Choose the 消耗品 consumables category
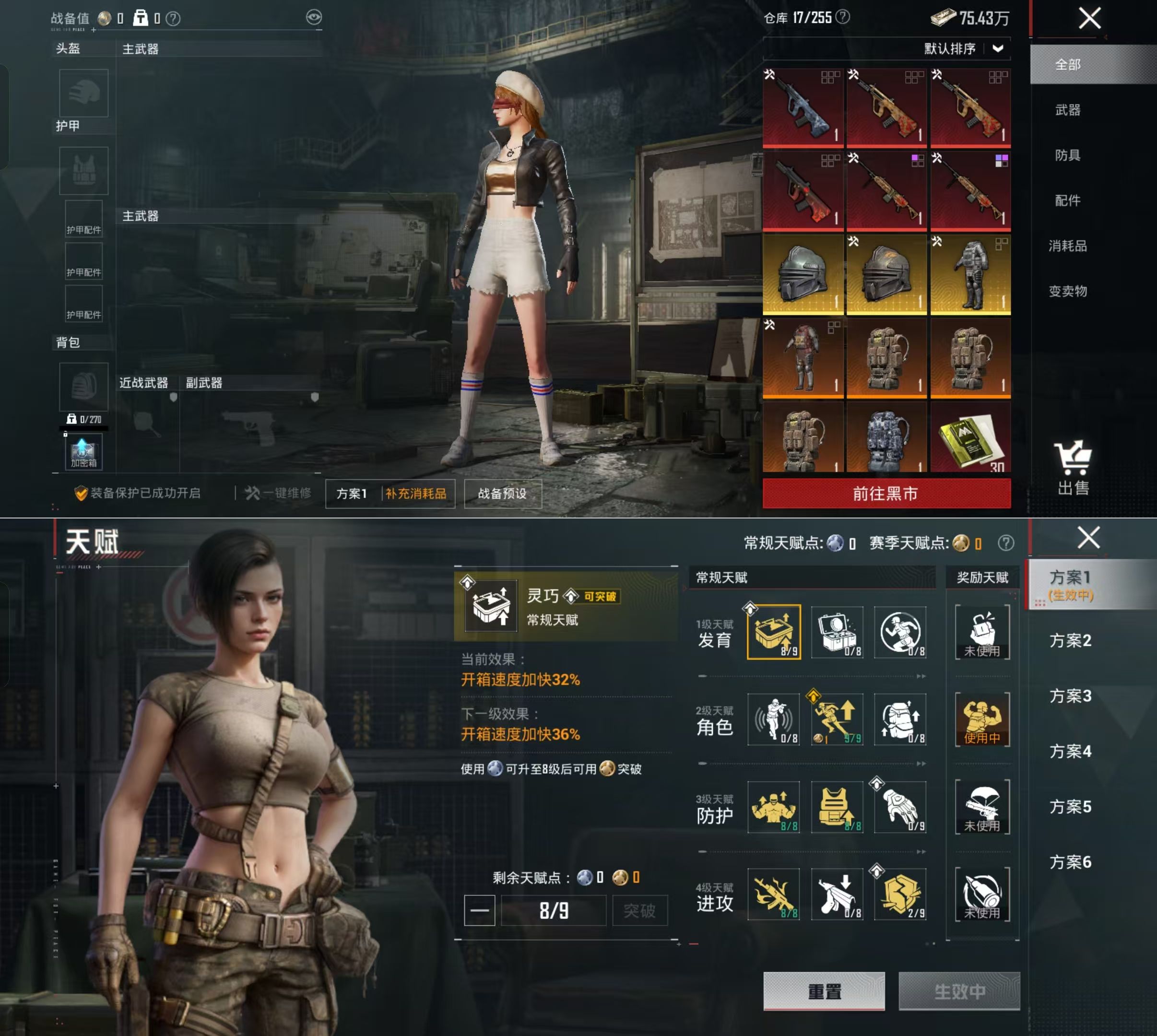Screen dimensions: 1157x1036 1068,246
